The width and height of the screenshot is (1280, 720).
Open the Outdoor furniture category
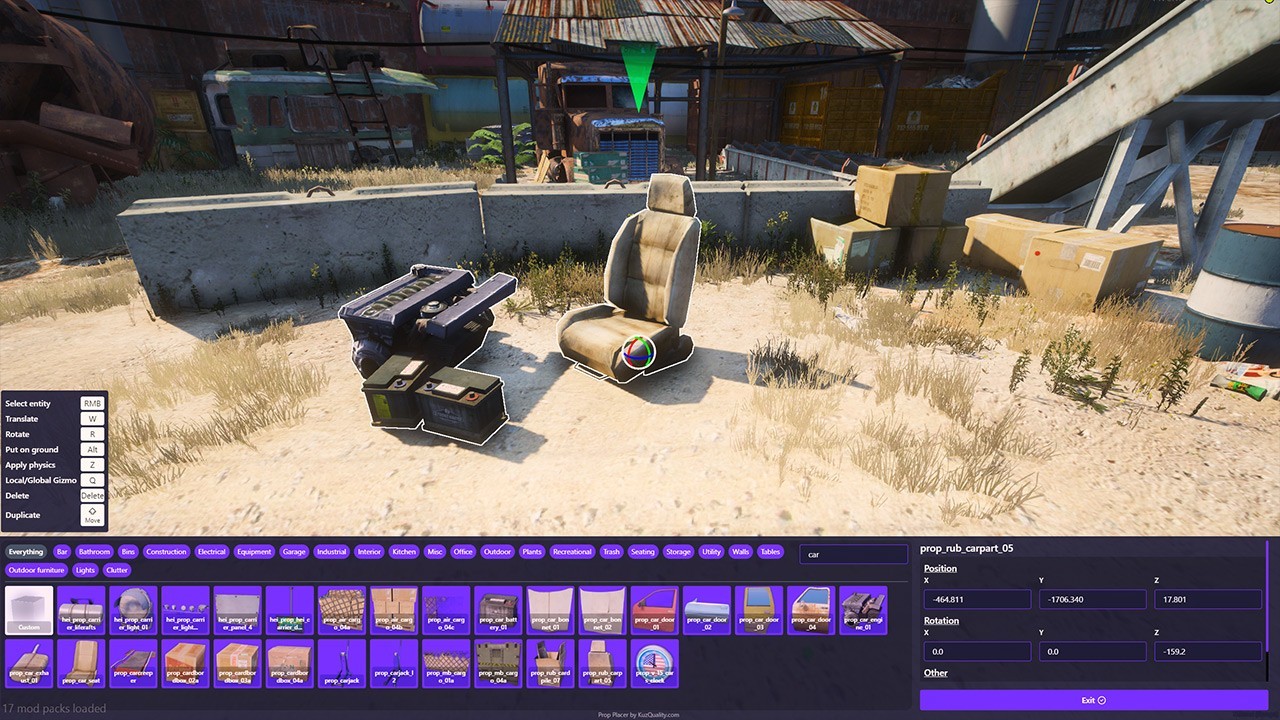[x=37, y=570]
